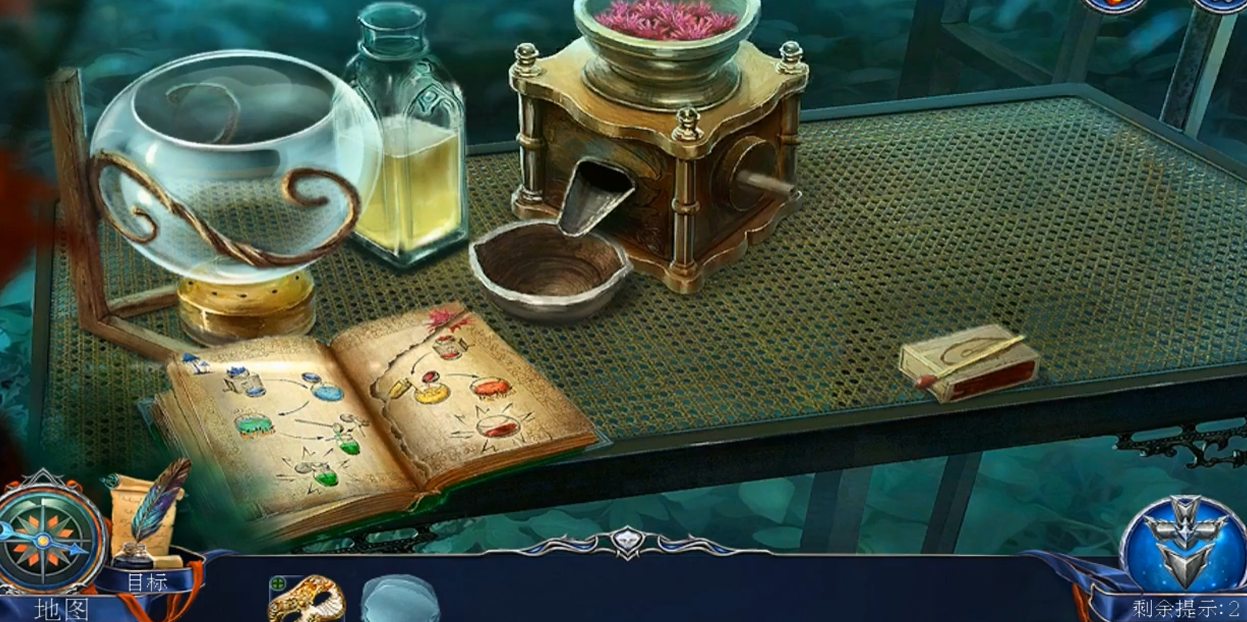Click the 地图 map label
This screenshot has width=1247, height=622.
[x=62, y=609]
